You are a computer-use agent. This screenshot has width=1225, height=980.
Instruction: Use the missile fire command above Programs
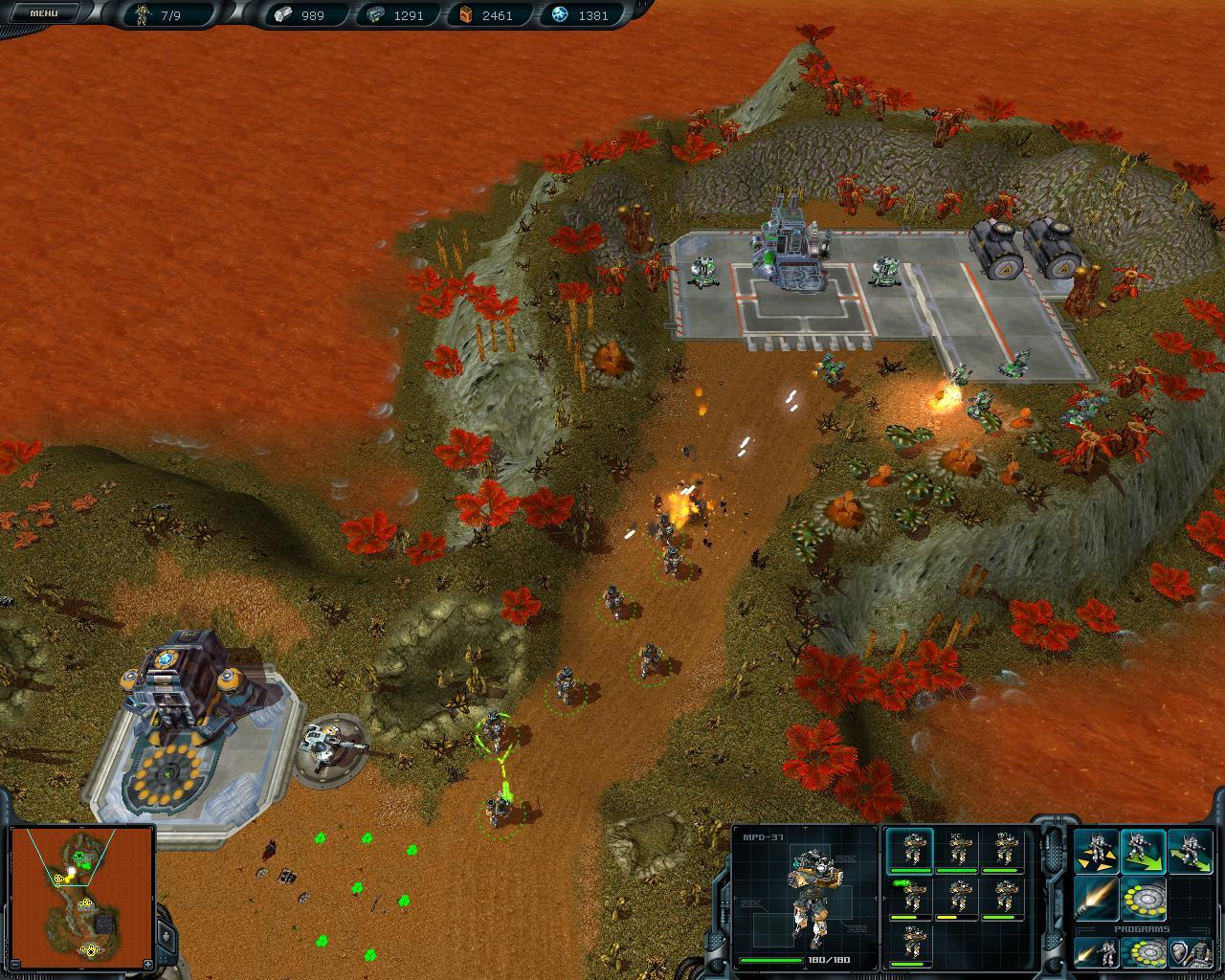click(1095, 900)
